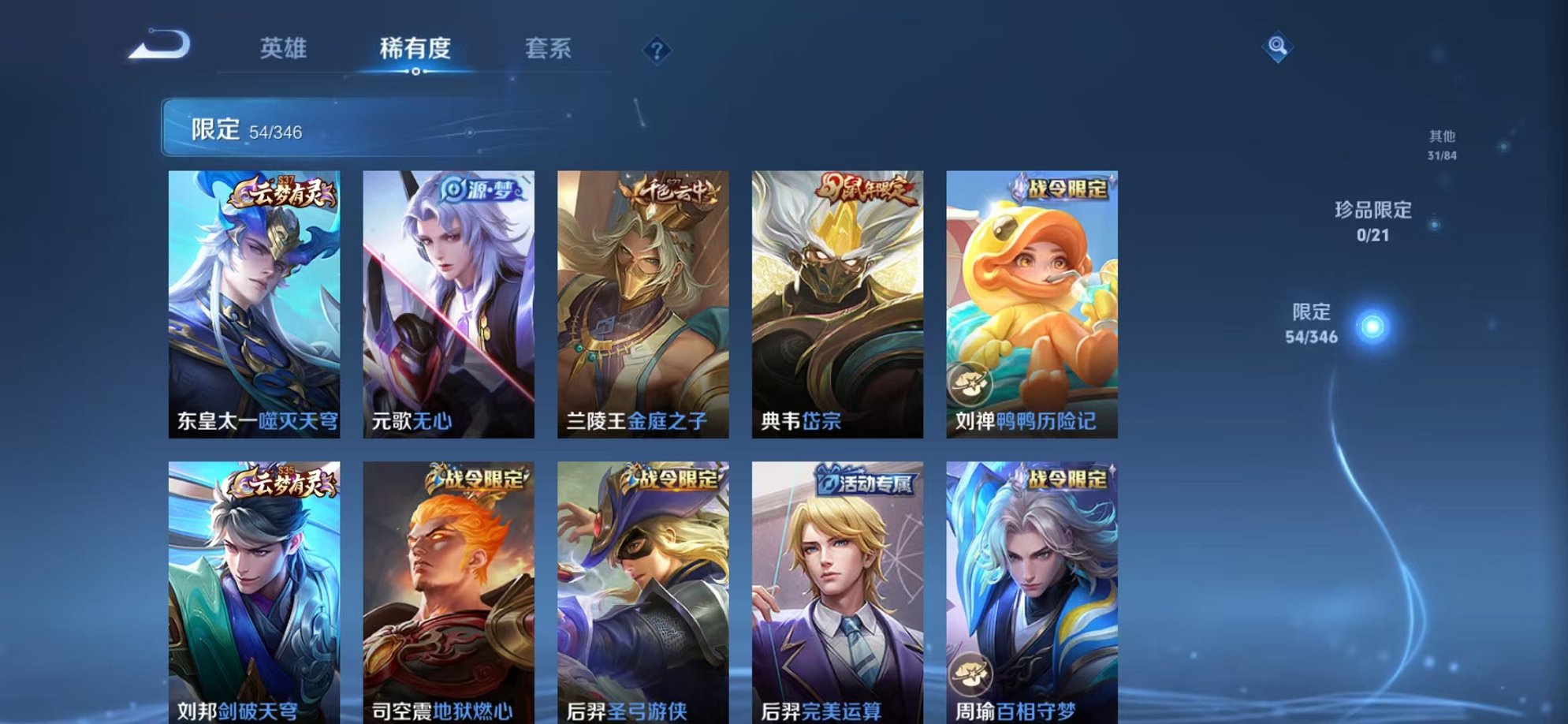
Task: Switch to the 套系 tab
Action: (549, 49)
